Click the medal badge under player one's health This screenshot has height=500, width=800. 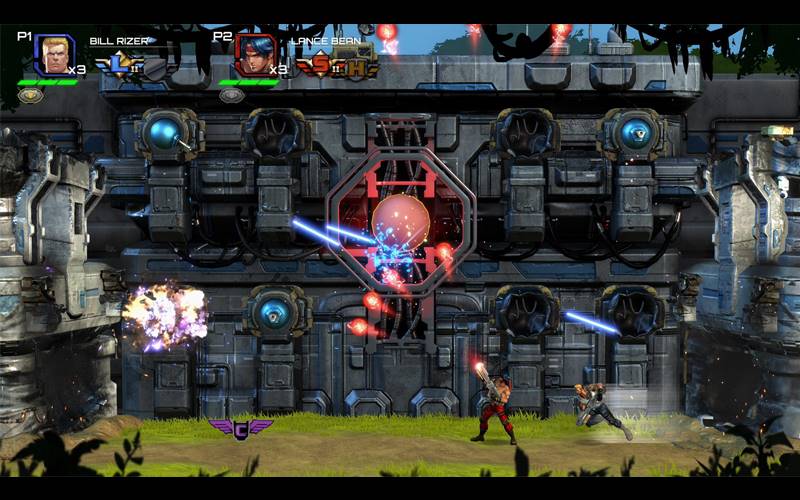pos(32,96)
